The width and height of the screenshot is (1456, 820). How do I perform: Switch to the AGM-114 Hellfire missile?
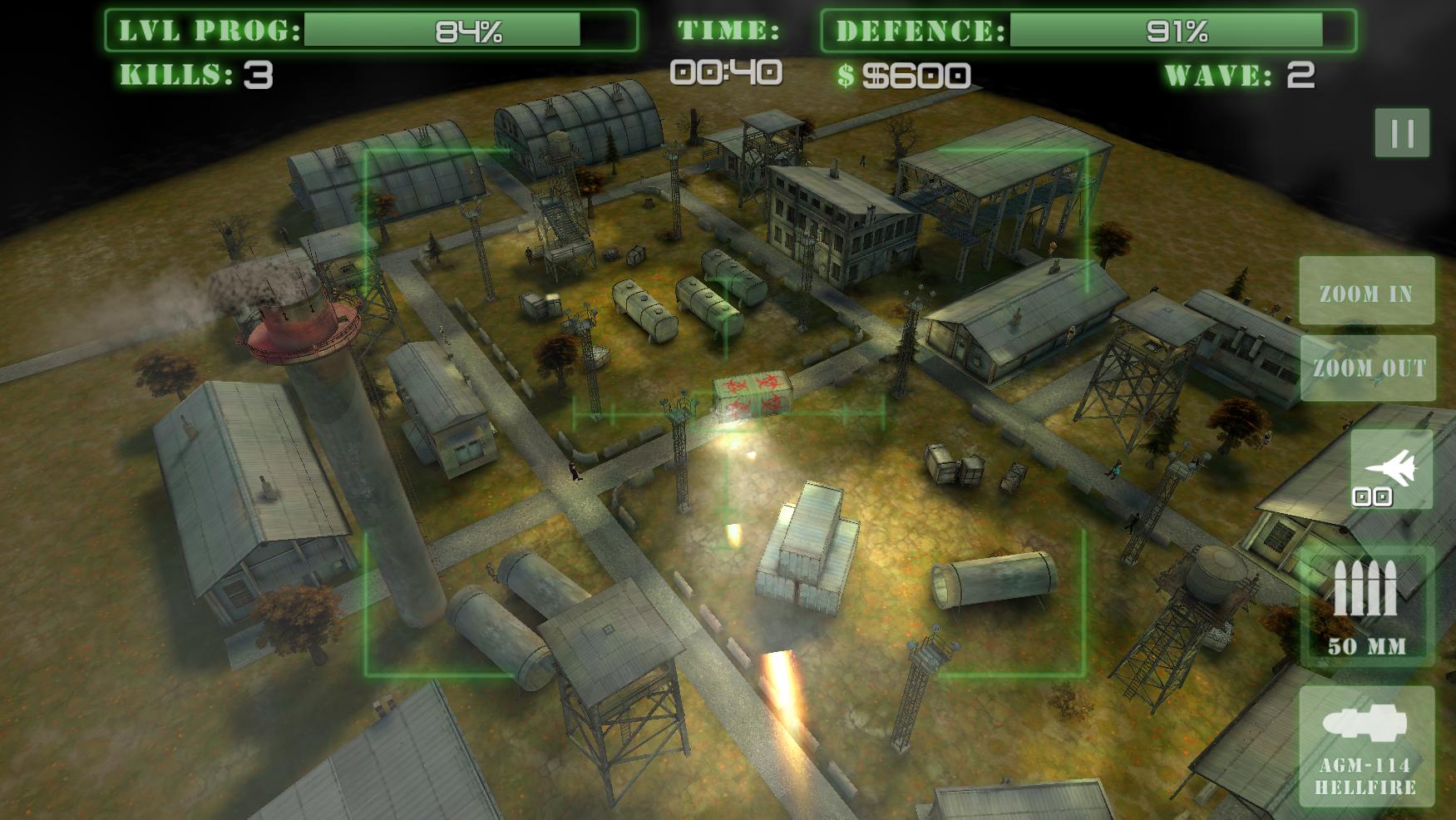click(1366, 746)
